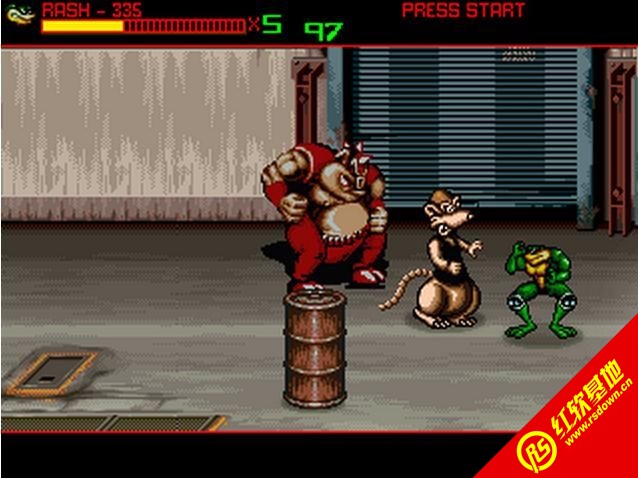Click Rash's toad portrait icon
The height and width of the screenshot is (478, 638).
20,14
